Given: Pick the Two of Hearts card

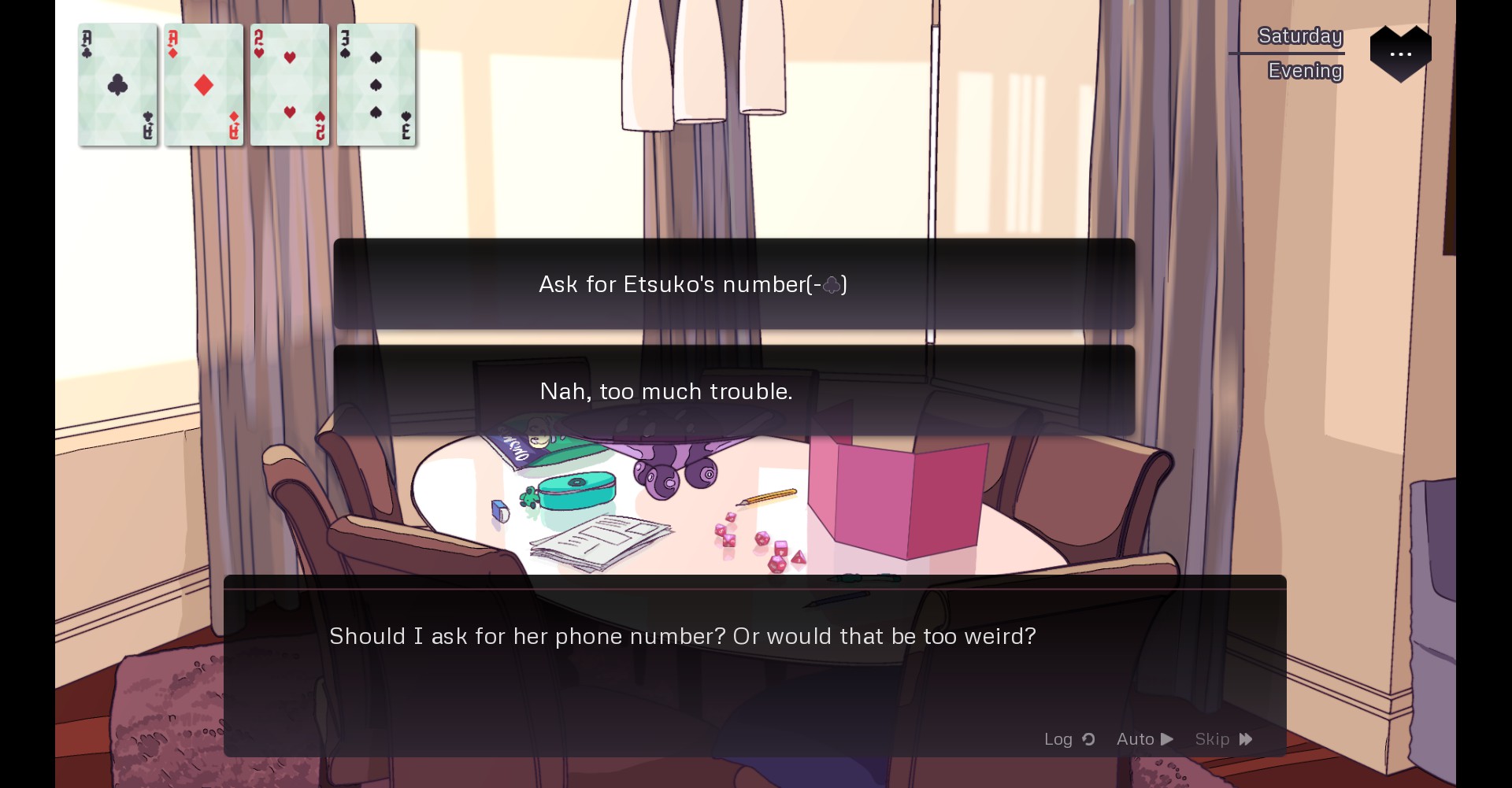Looking at the screenshot, I should [x=290, y=85].
